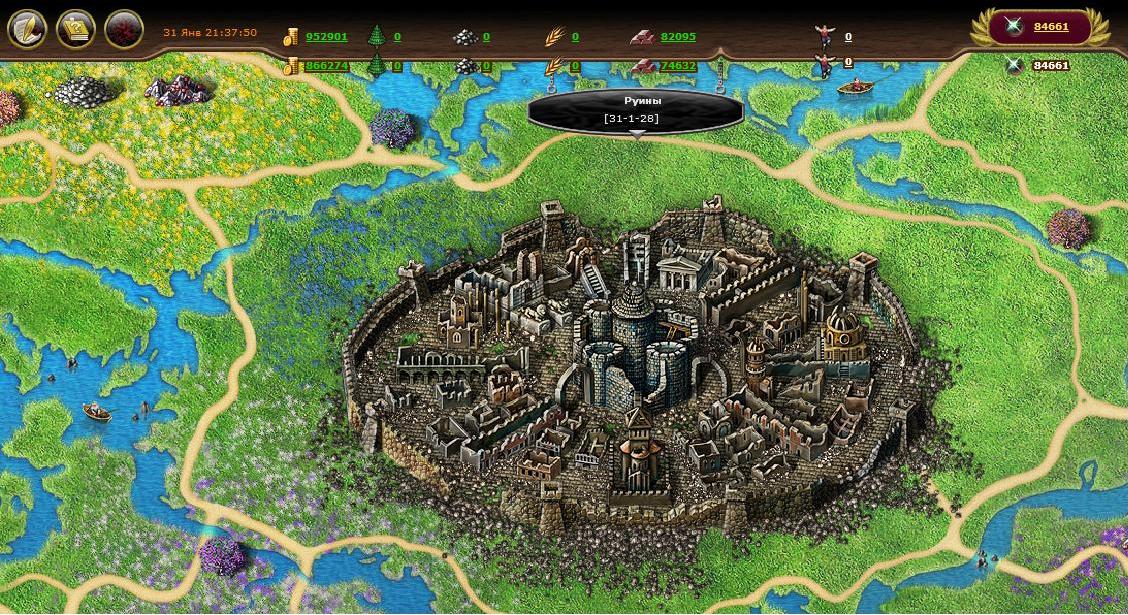Image resolution: width=1128 pixels, height=615 pixels.
Task: Click the gold value 866274 link
Action: [x=327, y=66]
